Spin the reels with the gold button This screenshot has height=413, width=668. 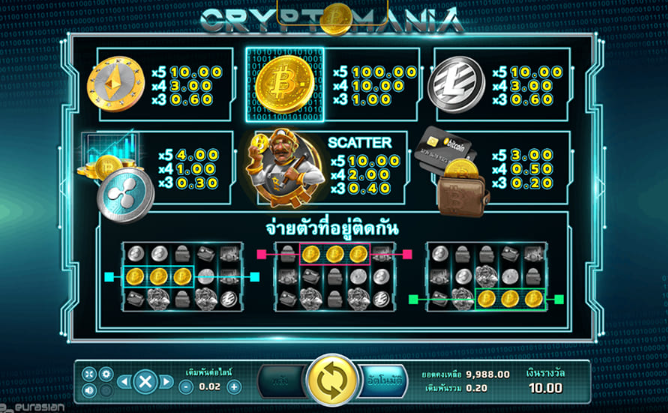pyautogui.click(x=326, y=381)
